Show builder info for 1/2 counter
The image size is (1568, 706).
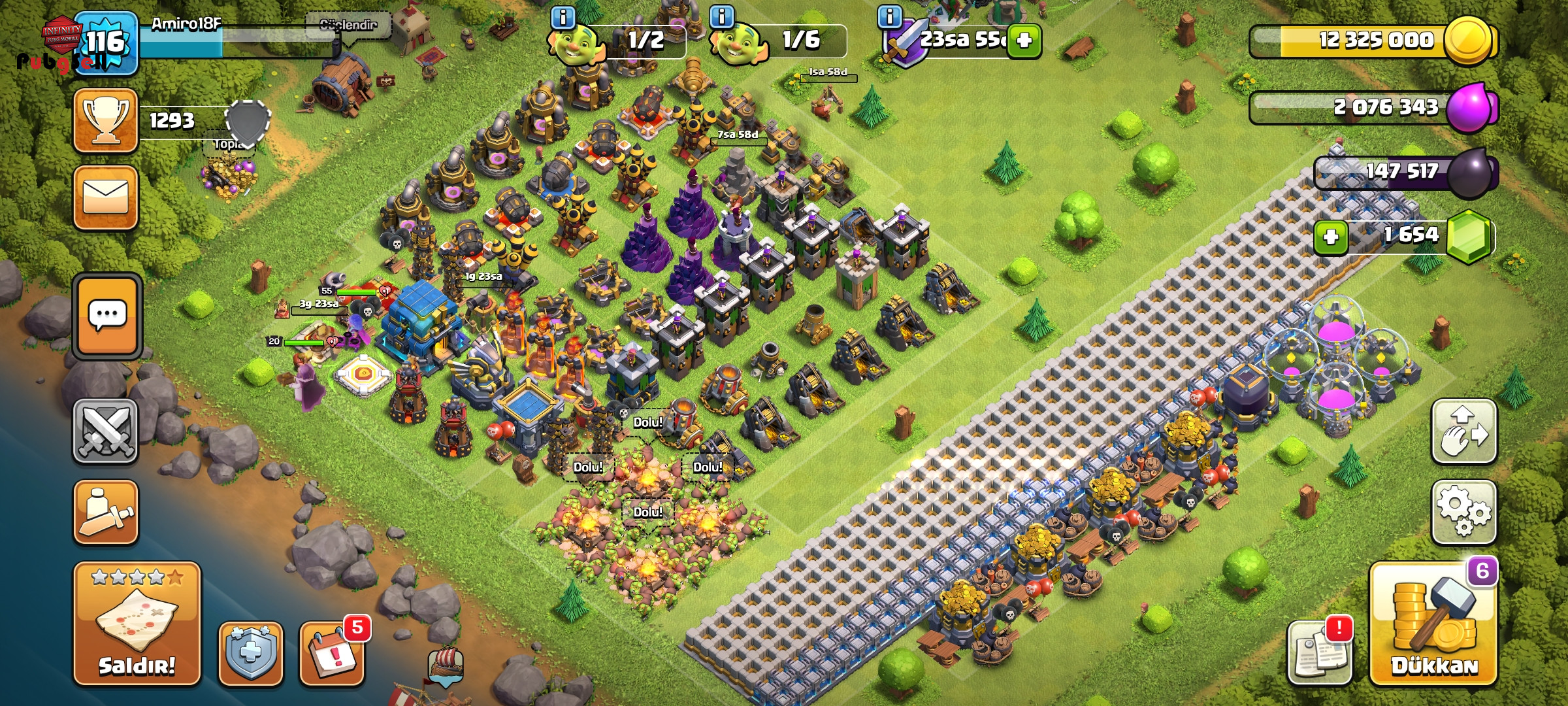563,16
